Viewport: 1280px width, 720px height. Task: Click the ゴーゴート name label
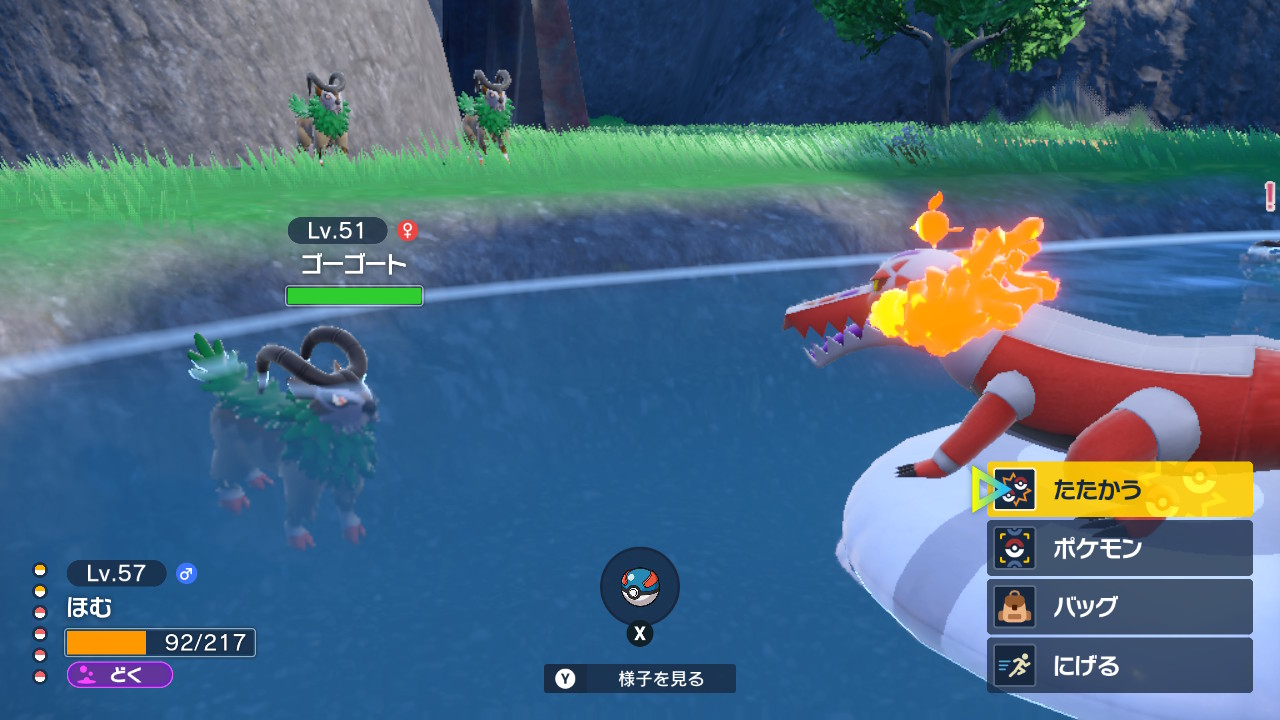point(354,263)
